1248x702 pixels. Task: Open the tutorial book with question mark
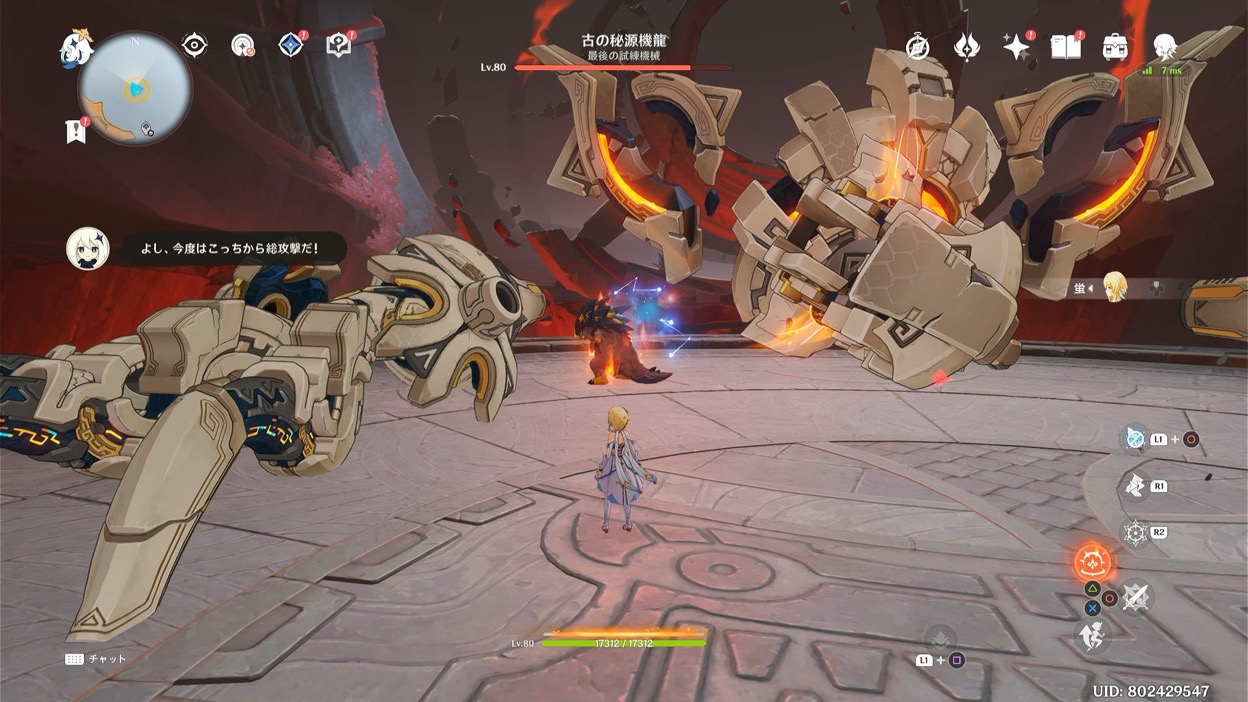coord(339,45)
